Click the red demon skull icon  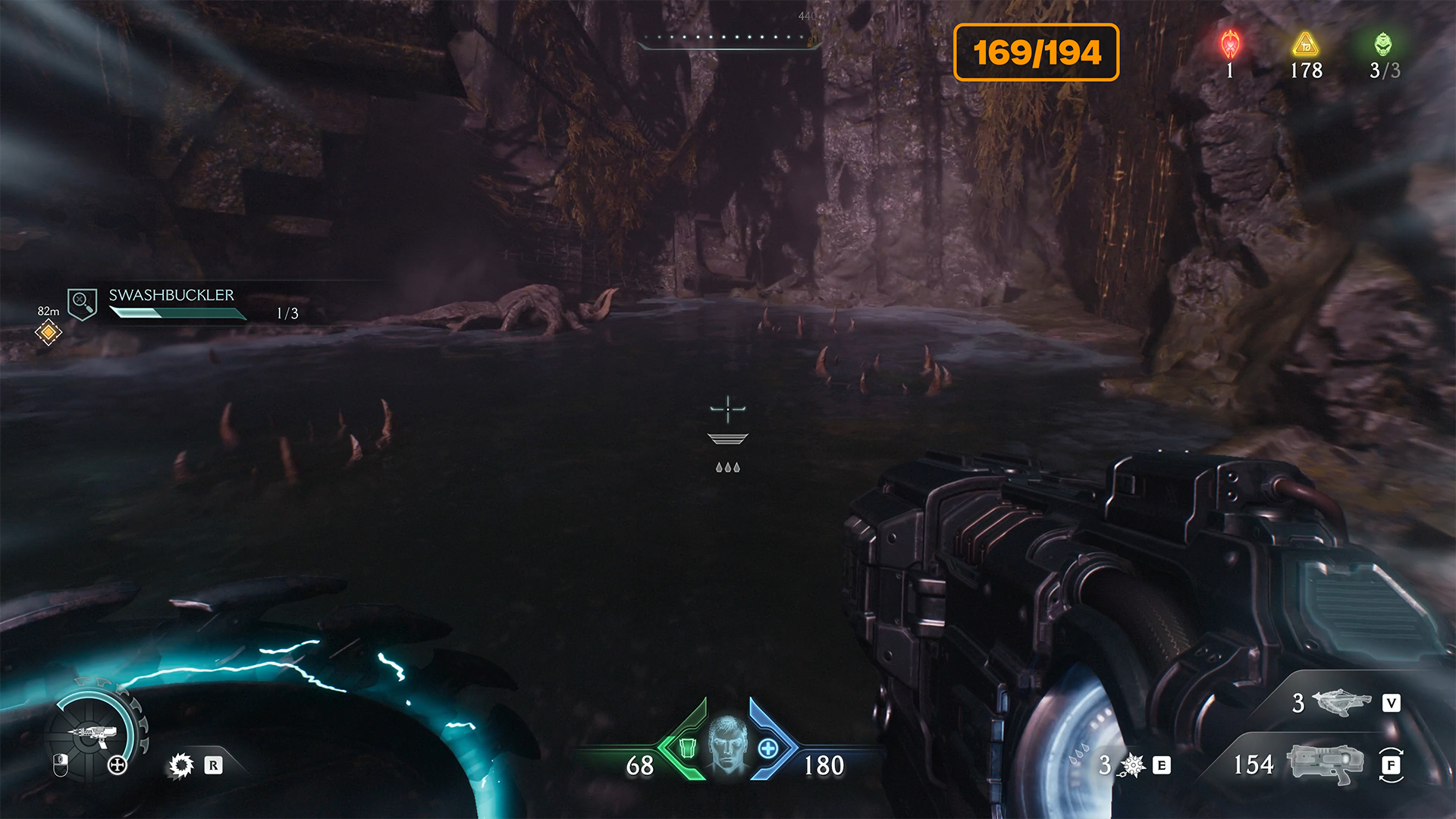click(1230, 45)
